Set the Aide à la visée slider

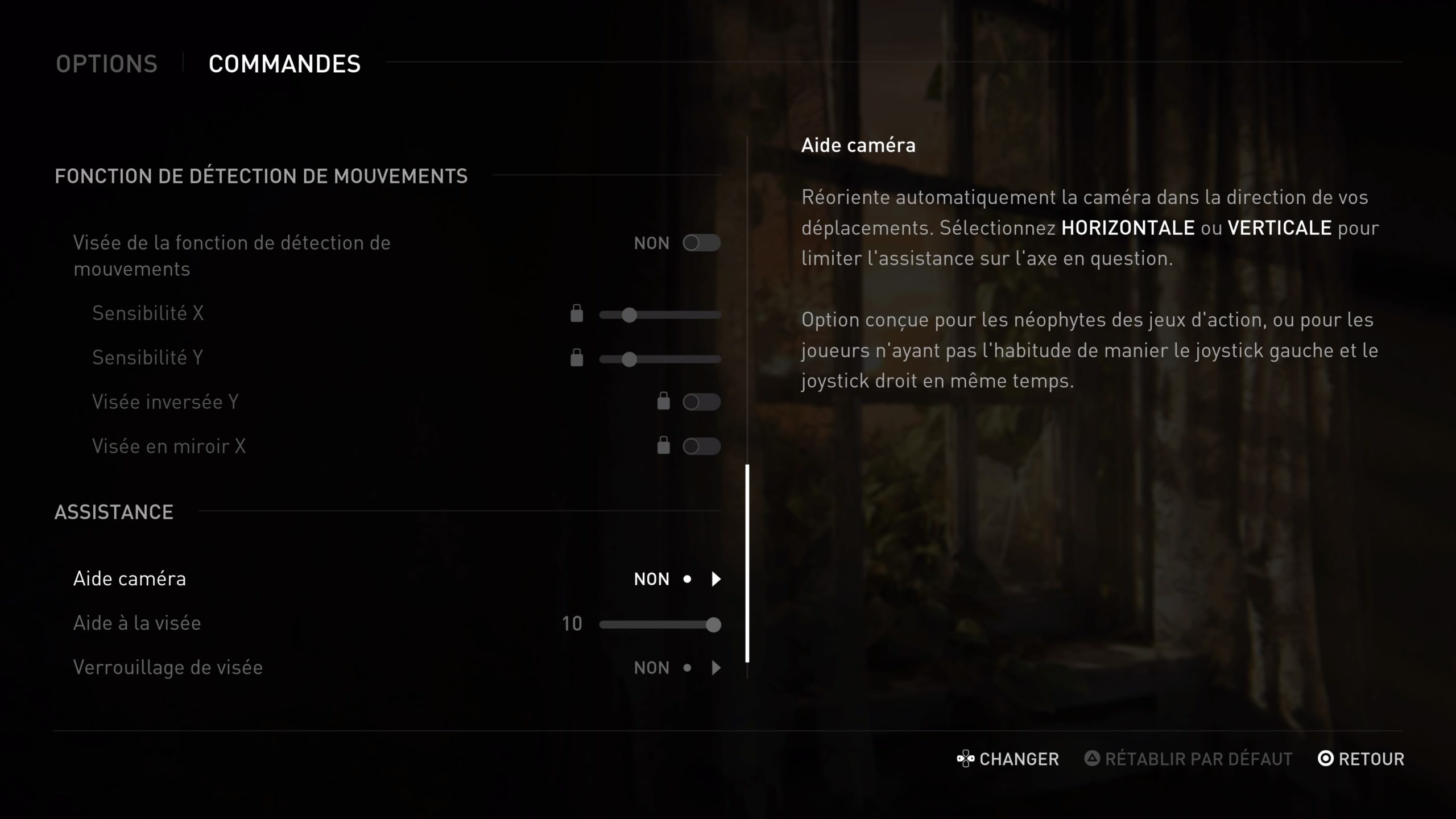point(660,624)
